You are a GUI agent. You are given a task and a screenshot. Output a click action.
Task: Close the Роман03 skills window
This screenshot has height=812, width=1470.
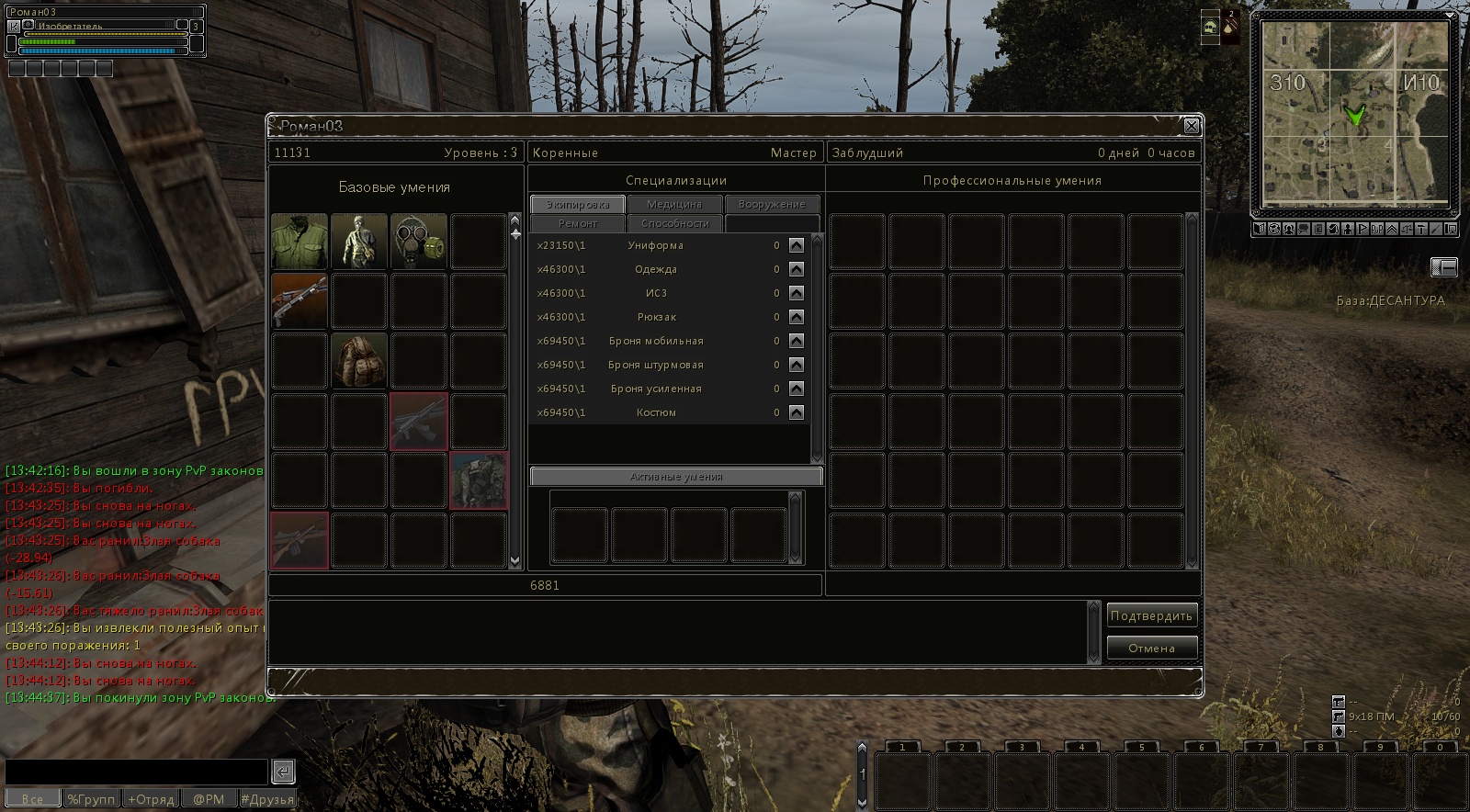[1191, 126]
